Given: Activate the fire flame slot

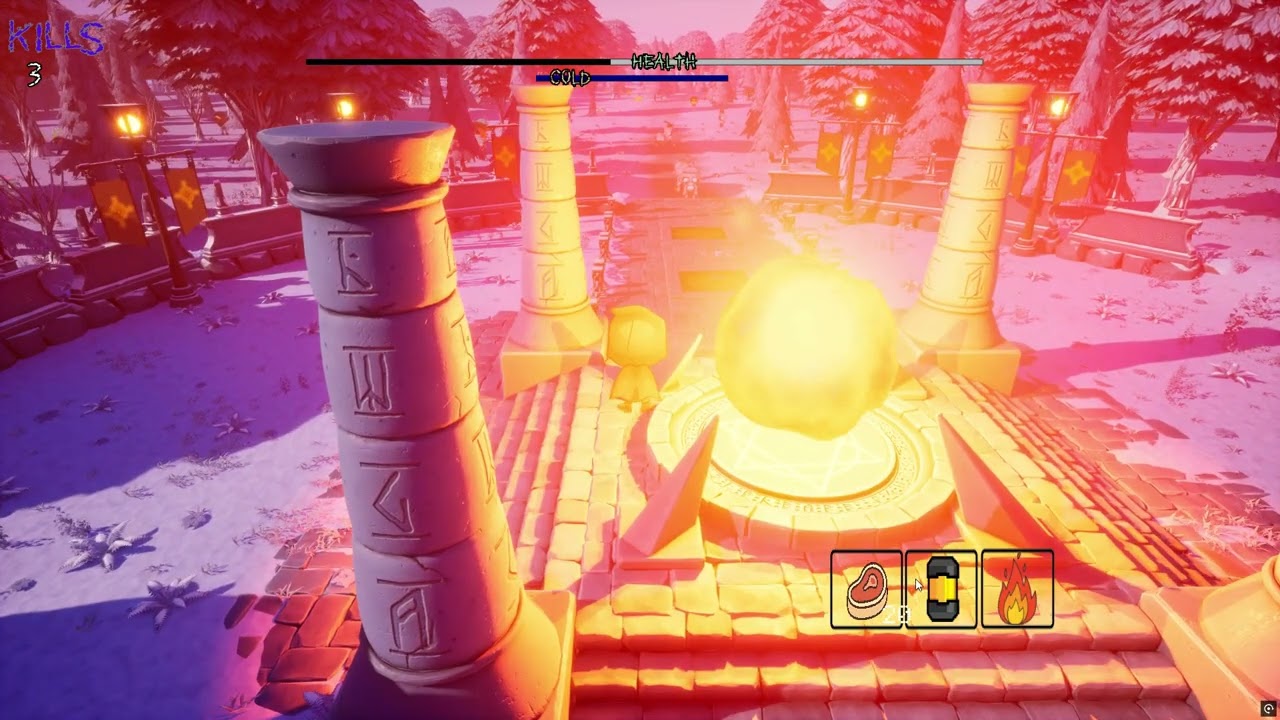Looking at the screenshot, I should pos(1017,590).
